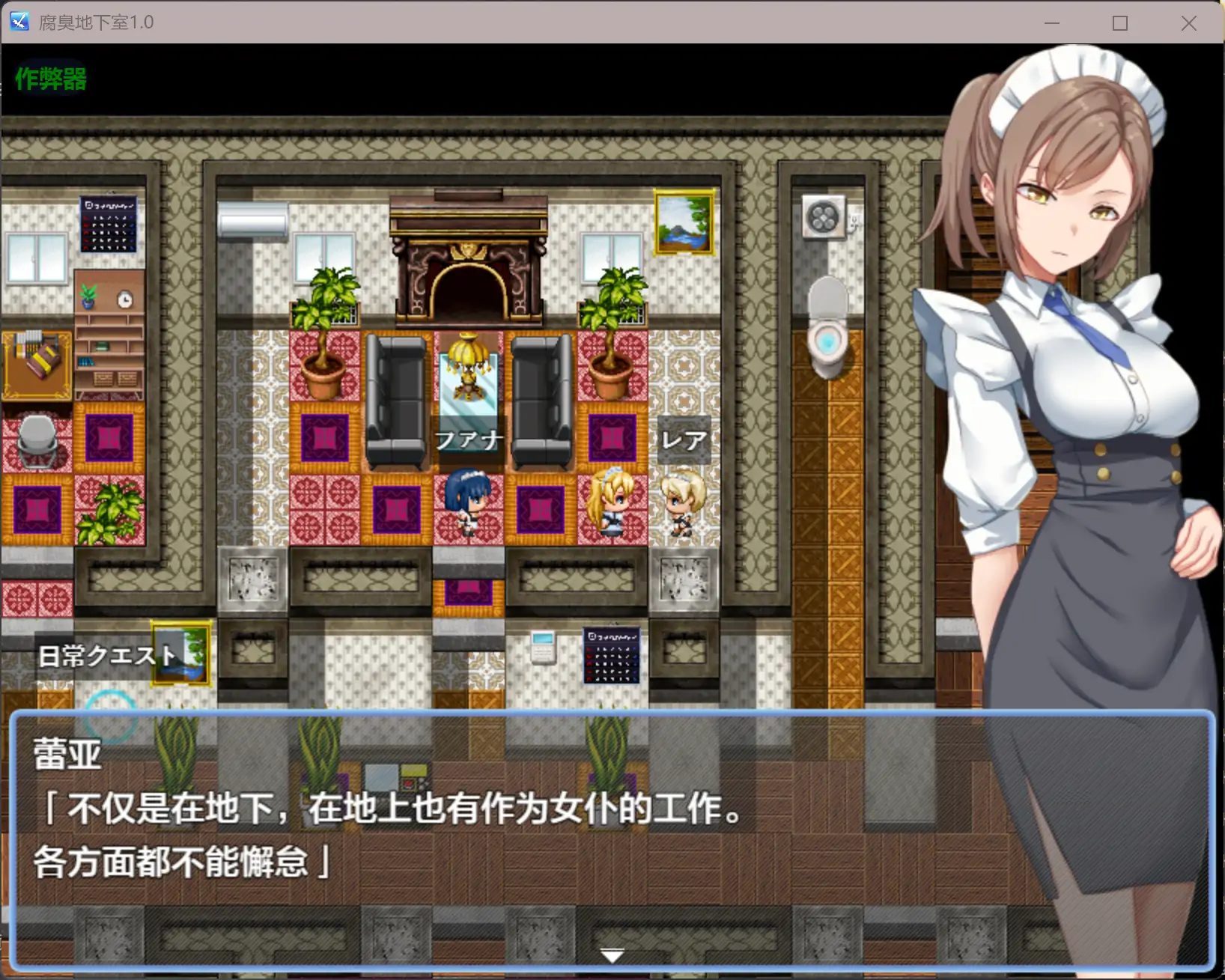Click the white memo board on the lower wall

coord(544,645)
